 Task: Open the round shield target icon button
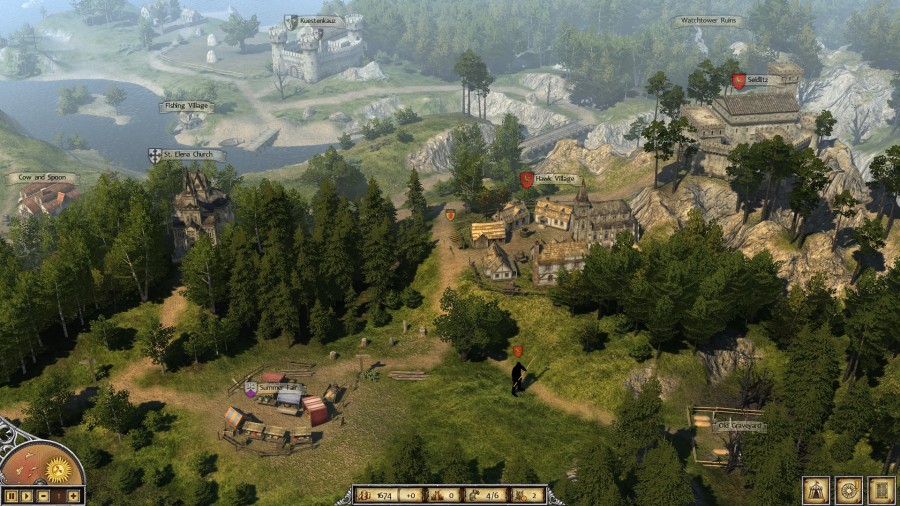pos(848,490)
